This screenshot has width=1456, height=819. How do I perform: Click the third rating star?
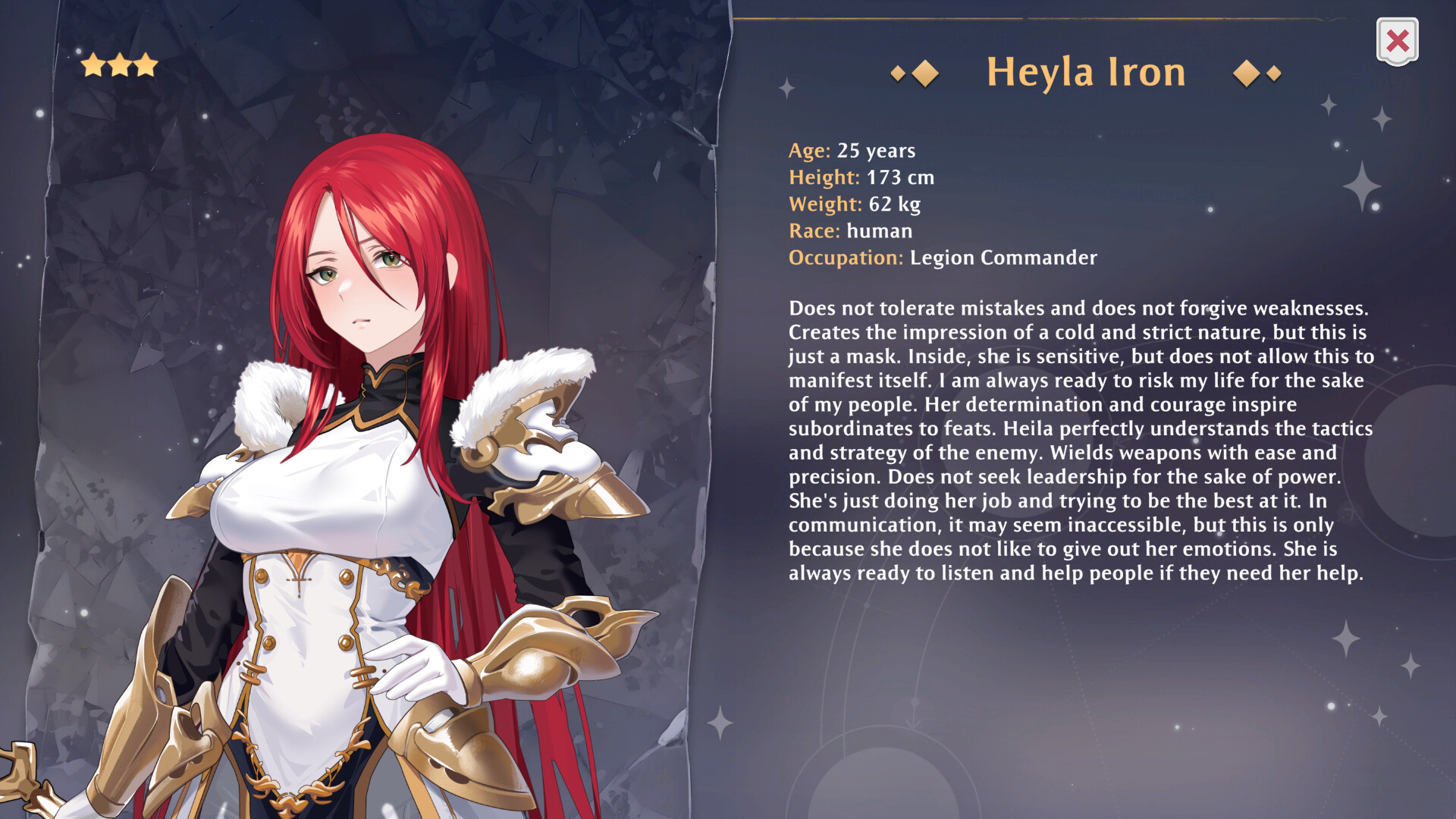[146, 65]
